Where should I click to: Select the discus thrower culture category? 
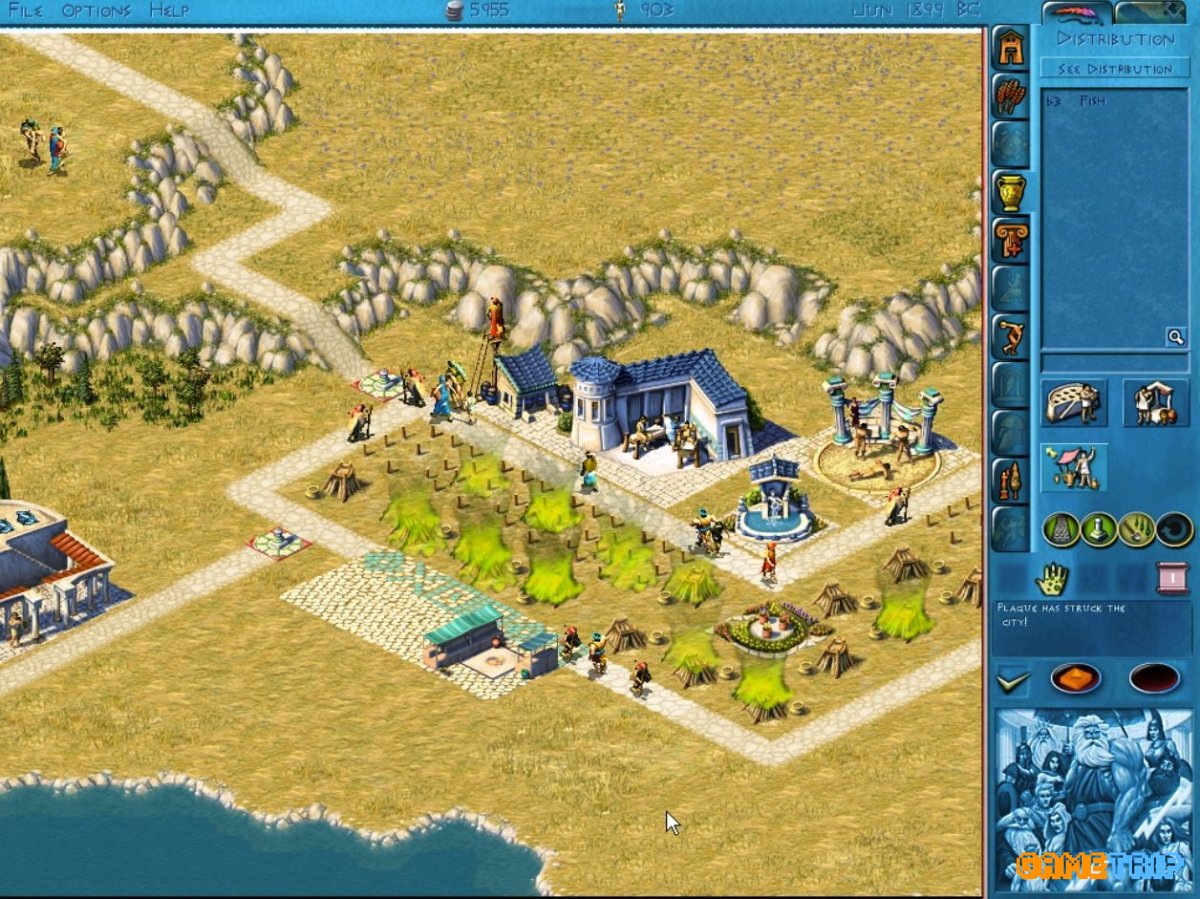[1011, 335]
